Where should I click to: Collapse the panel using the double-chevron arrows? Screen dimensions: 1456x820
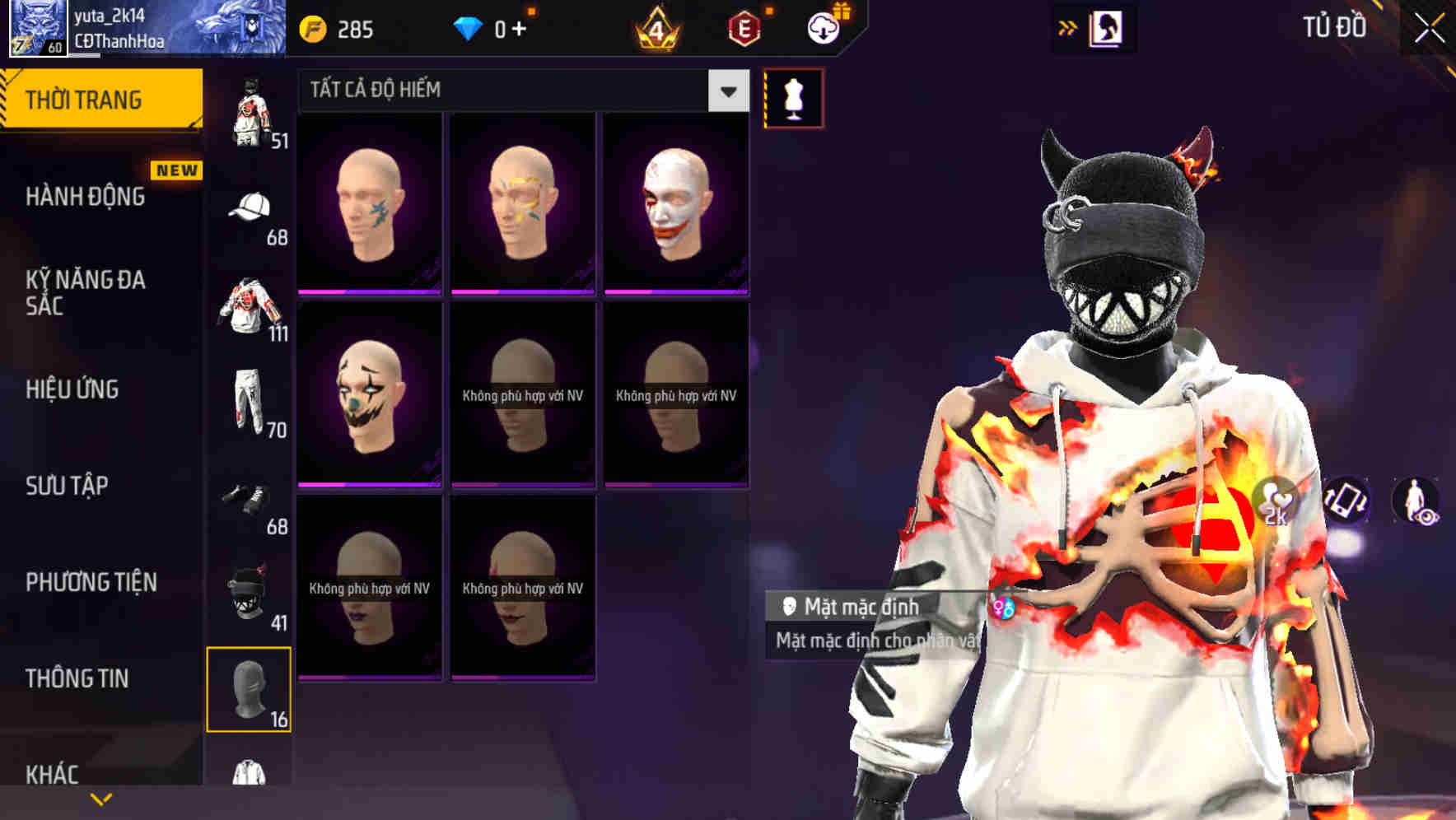point(1068,26)
